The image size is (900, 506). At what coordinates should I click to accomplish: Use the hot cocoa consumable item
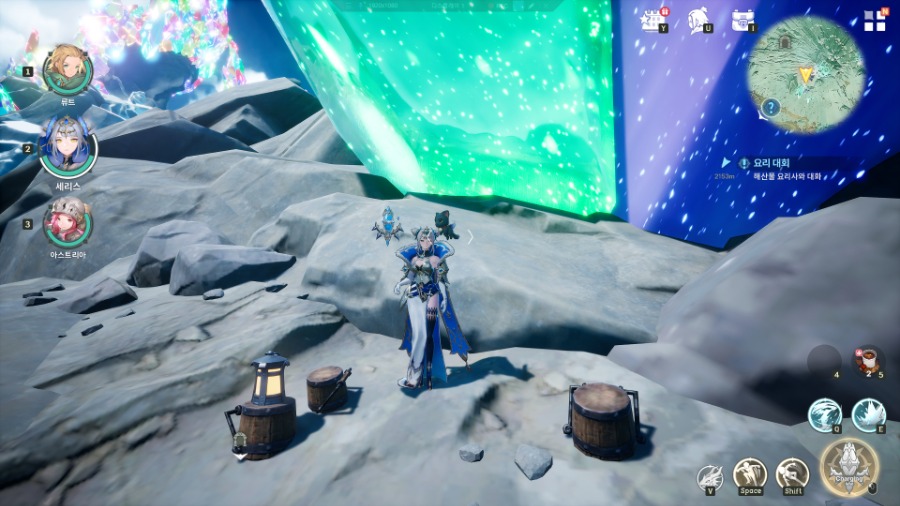click(867, 360)
